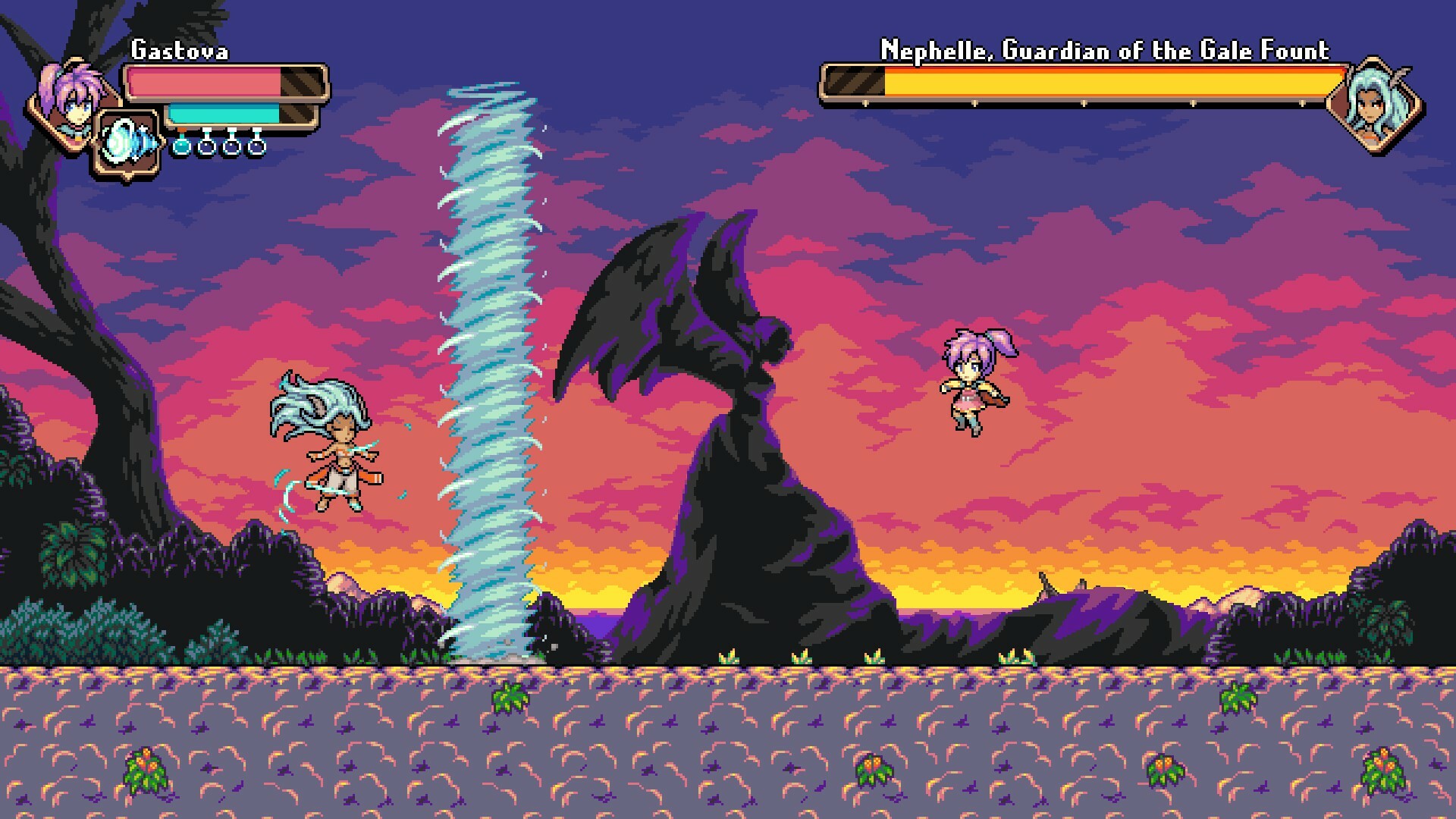
Task: Select the Gastova name label
Action: 180,52
